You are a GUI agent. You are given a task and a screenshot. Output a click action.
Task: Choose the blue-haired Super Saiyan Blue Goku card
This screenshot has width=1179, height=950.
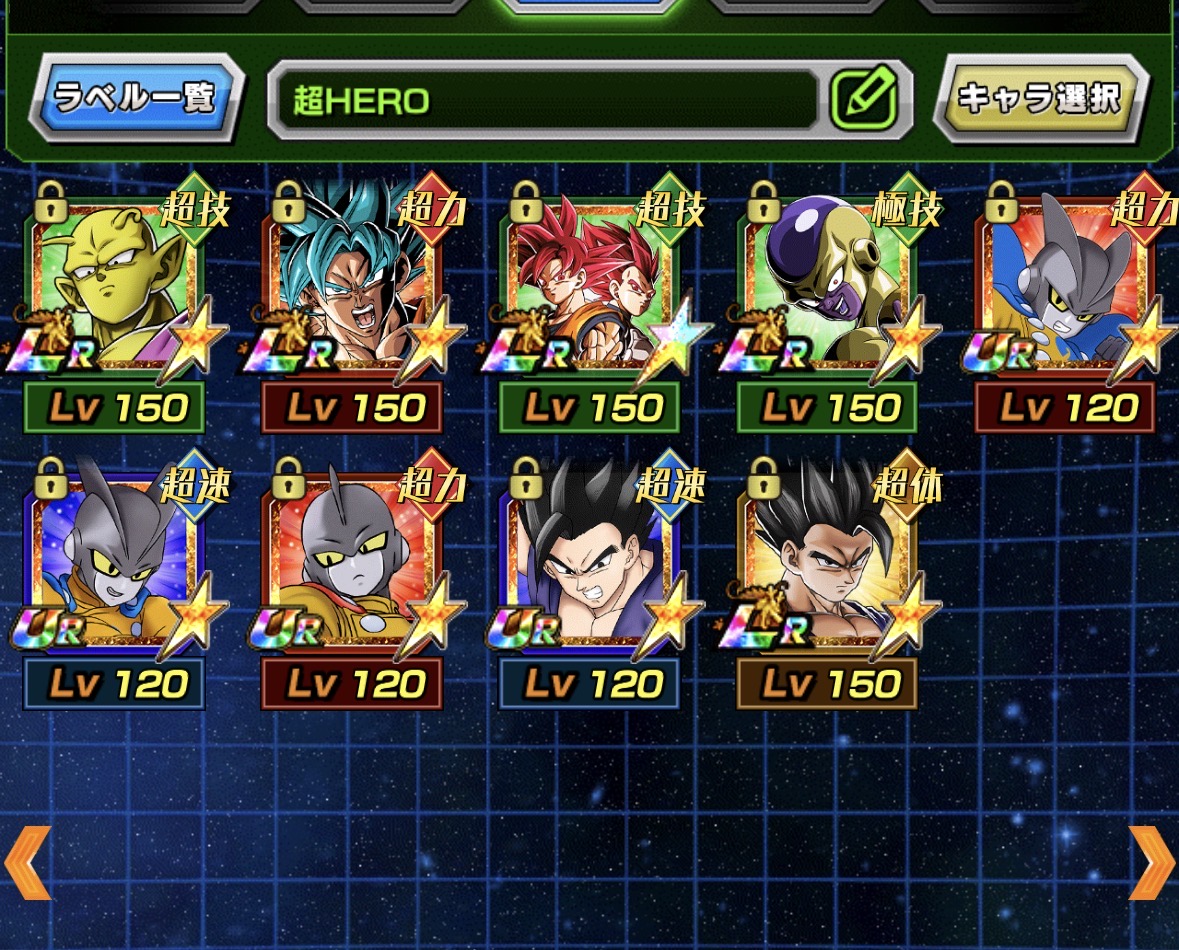[x=354, y=290]
